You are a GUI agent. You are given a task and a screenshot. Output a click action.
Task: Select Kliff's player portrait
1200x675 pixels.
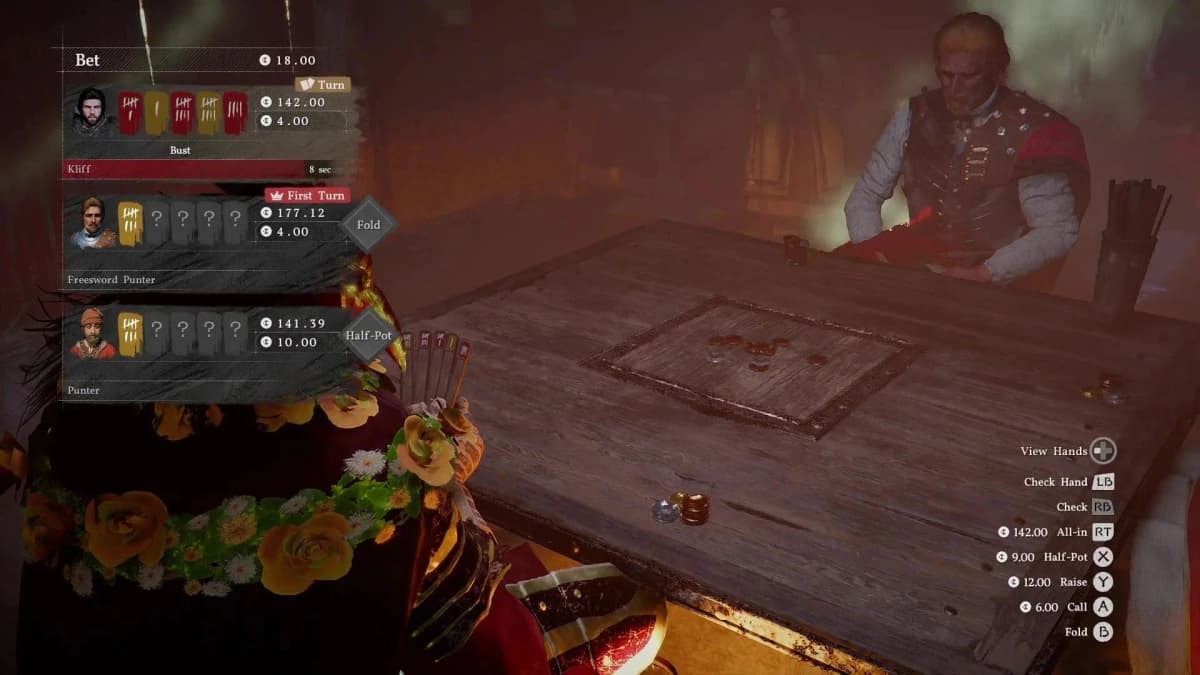[x=91, y=111]
